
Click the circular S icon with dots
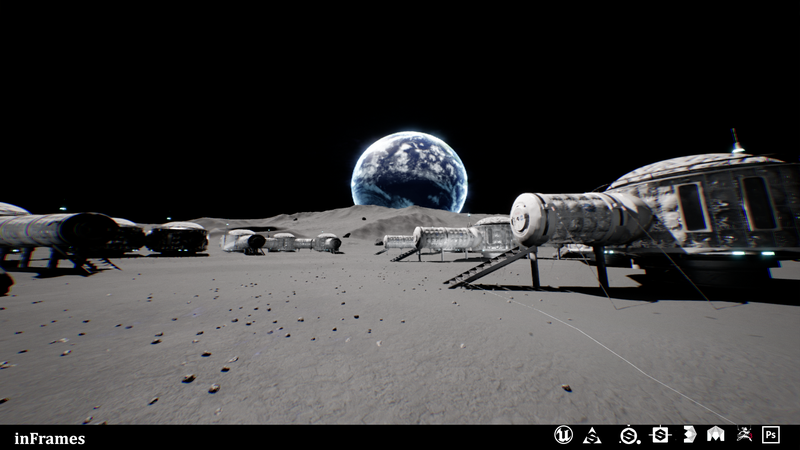[x=629, y=435]
